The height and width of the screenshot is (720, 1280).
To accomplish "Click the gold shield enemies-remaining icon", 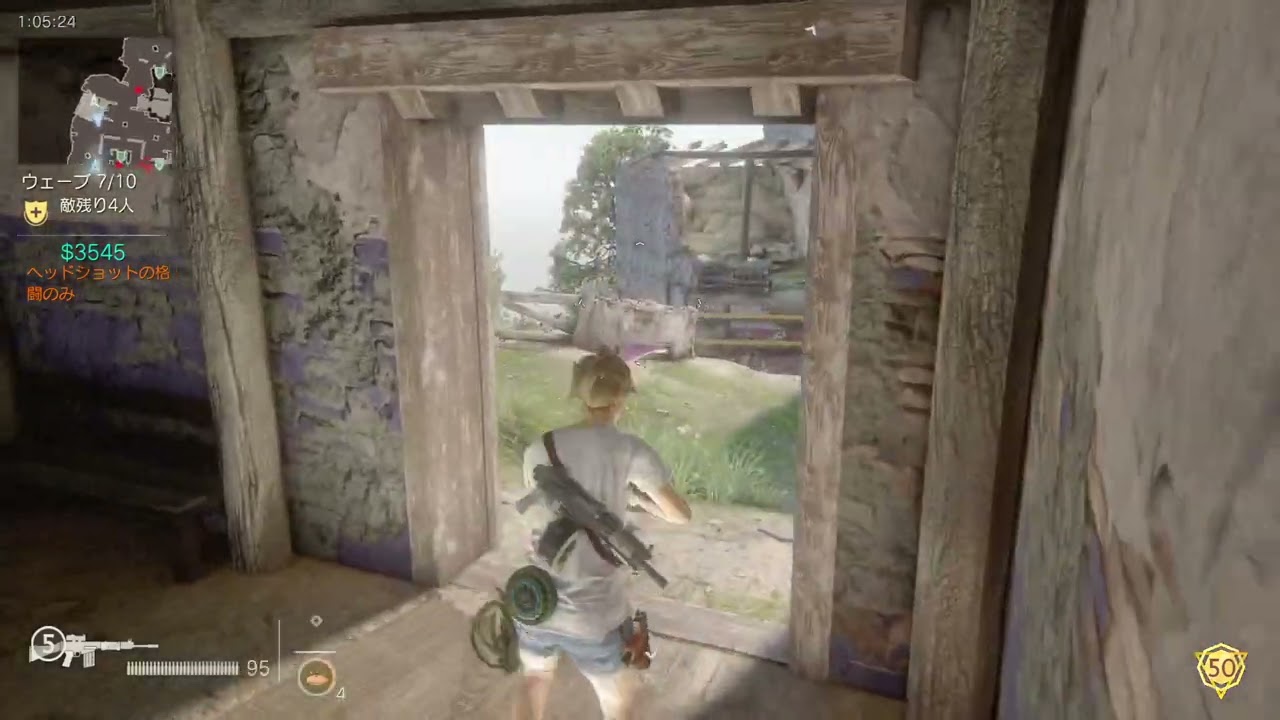I will 36,211.
